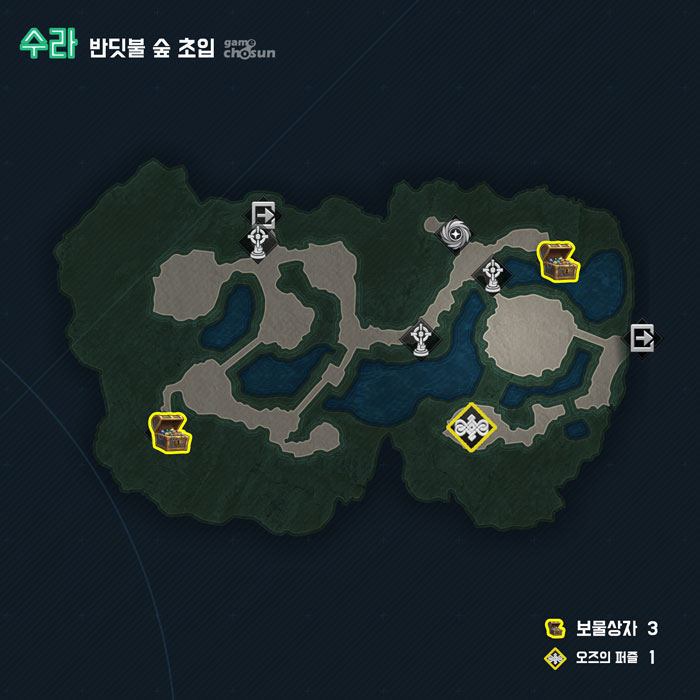
Task: Open the treasure chest marker in the forest
Action: (169, 432)
